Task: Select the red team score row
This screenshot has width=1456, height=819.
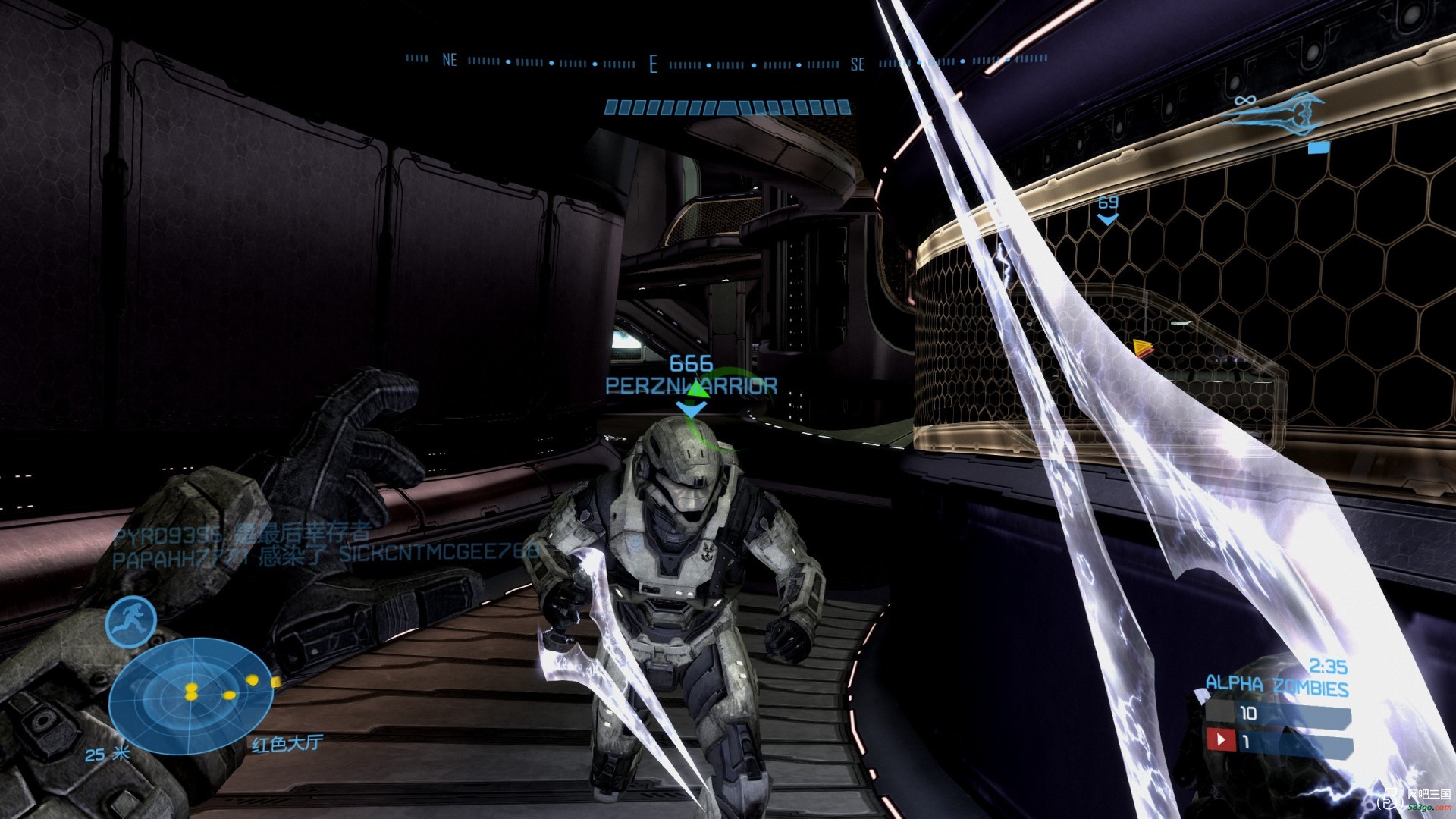Action: point(1278,740)
